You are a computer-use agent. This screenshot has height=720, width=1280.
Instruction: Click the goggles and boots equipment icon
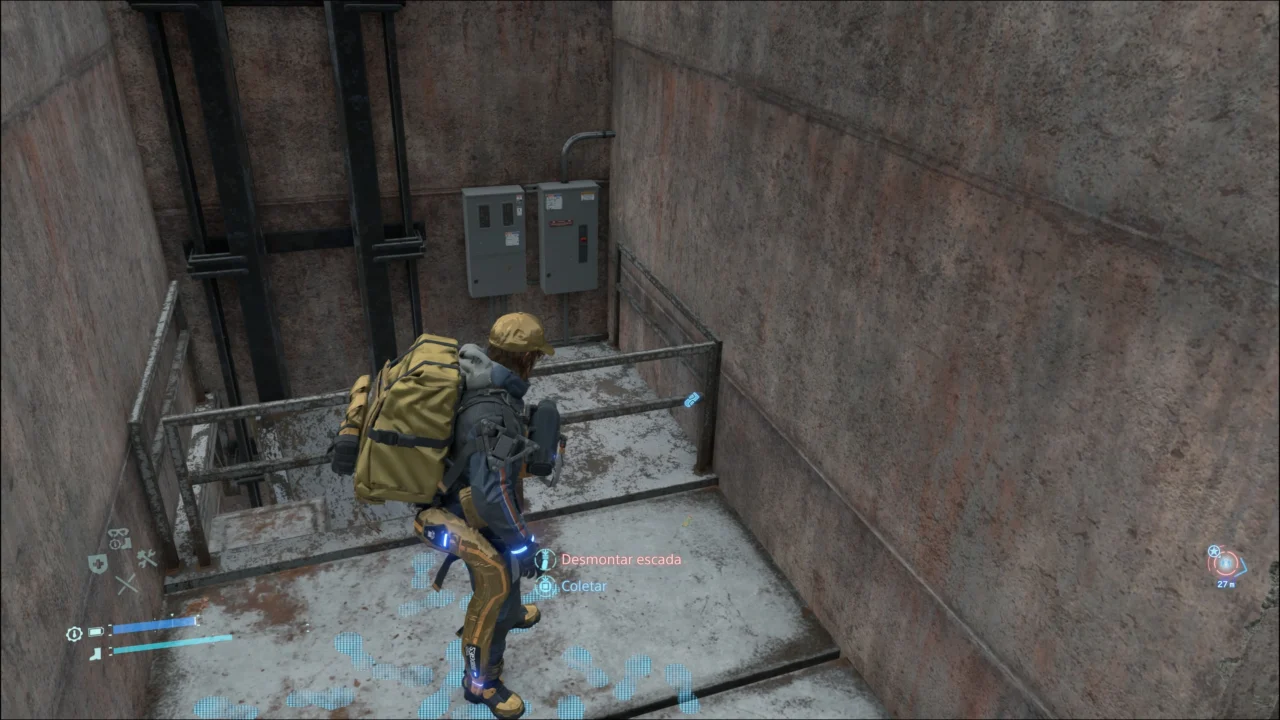(120, 539)
